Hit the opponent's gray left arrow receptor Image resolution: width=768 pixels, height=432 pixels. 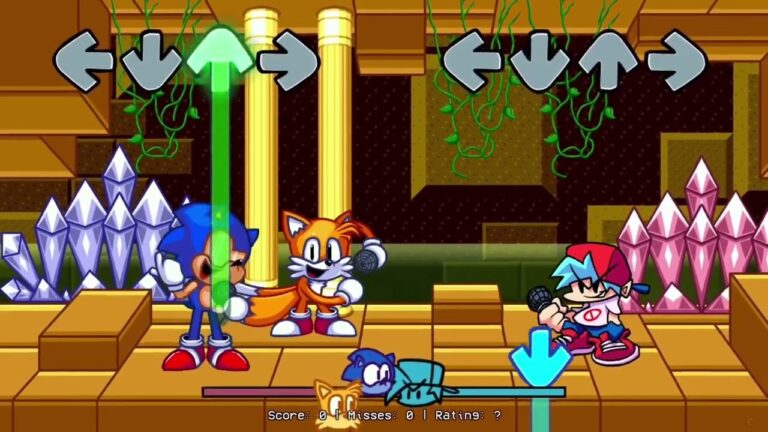click(x=83, y=61)
